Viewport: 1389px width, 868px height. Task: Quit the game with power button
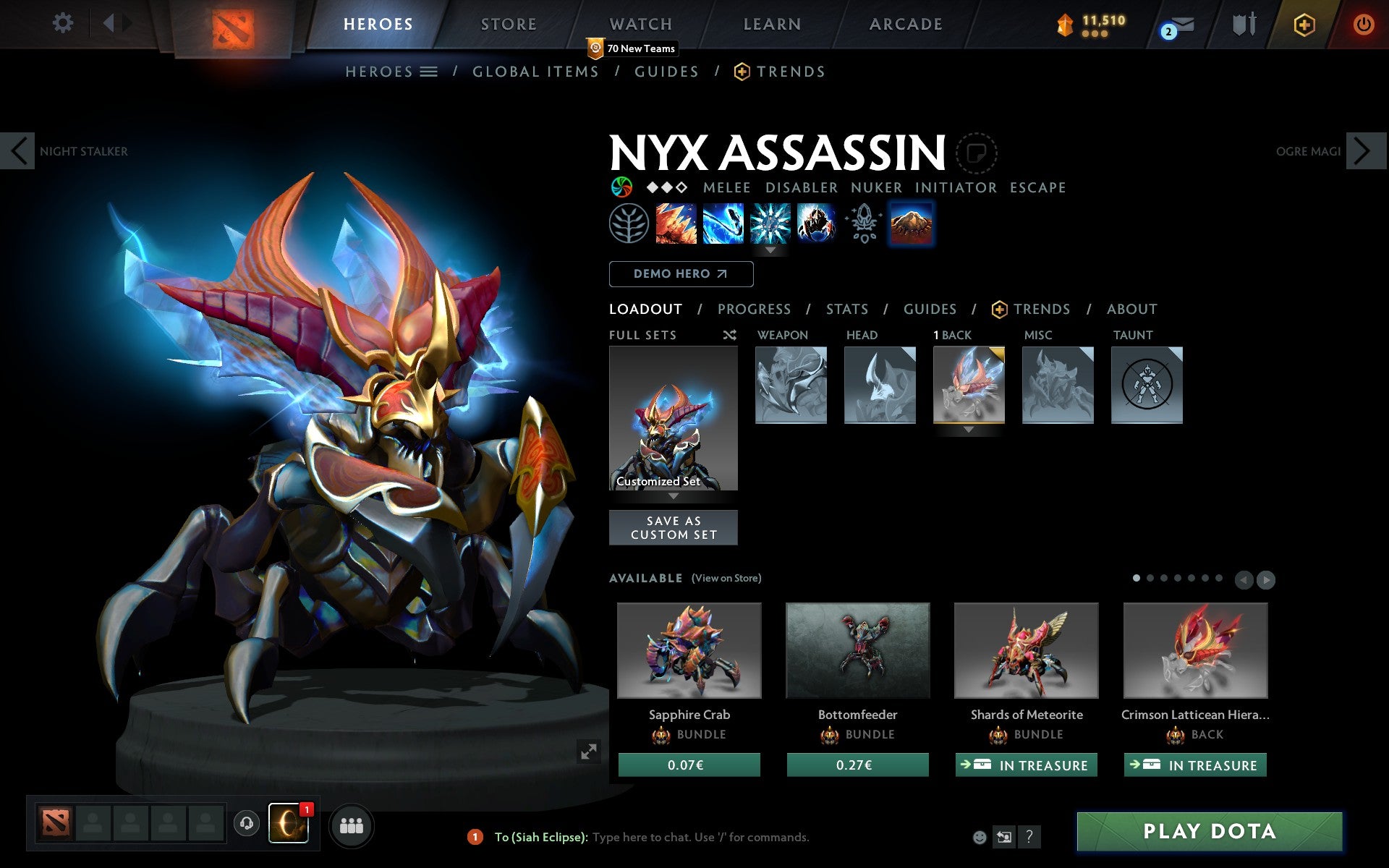point(1363,25)
